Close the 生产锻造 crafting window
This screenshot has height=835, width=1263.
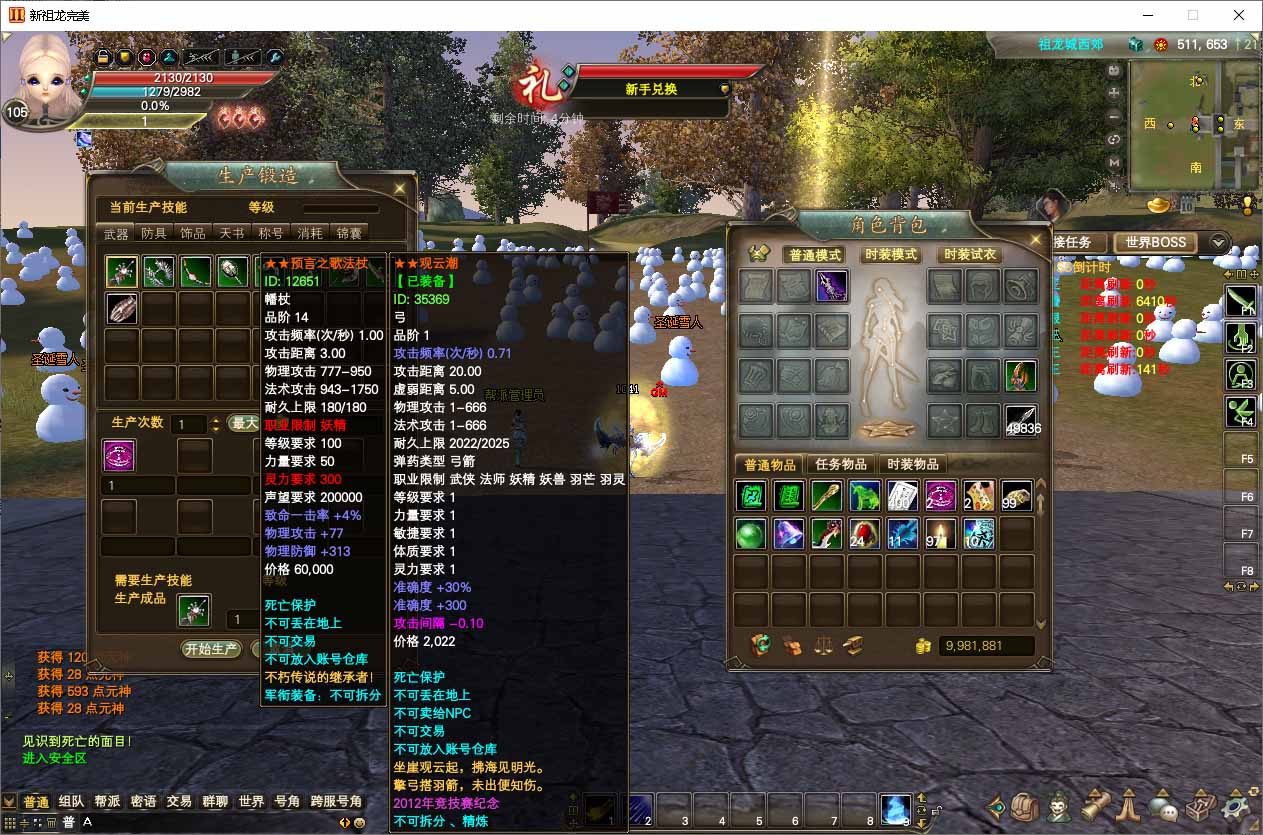pos(399,188)
